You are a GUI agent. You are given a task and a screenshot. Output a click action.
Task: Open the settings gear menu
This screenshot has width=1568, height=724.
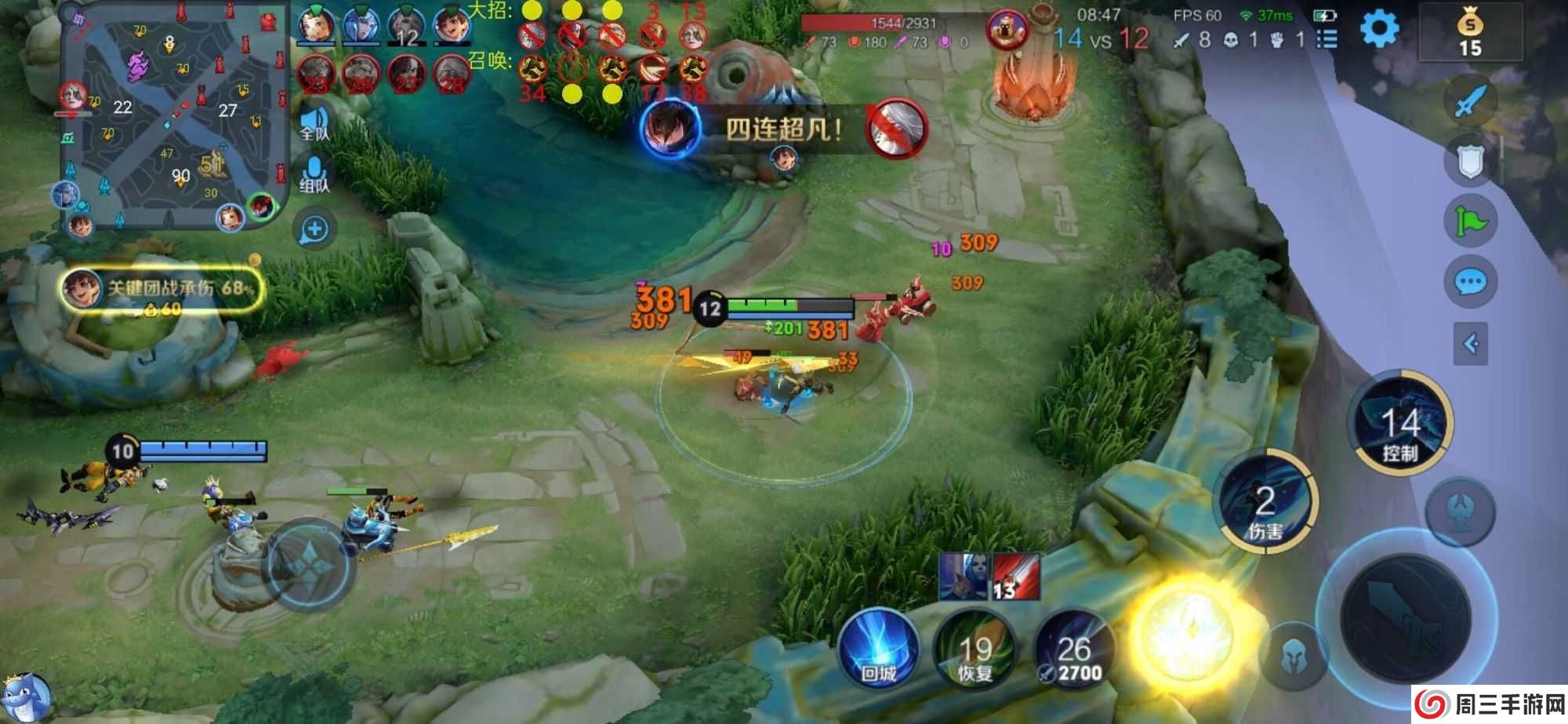point(1379,30)
